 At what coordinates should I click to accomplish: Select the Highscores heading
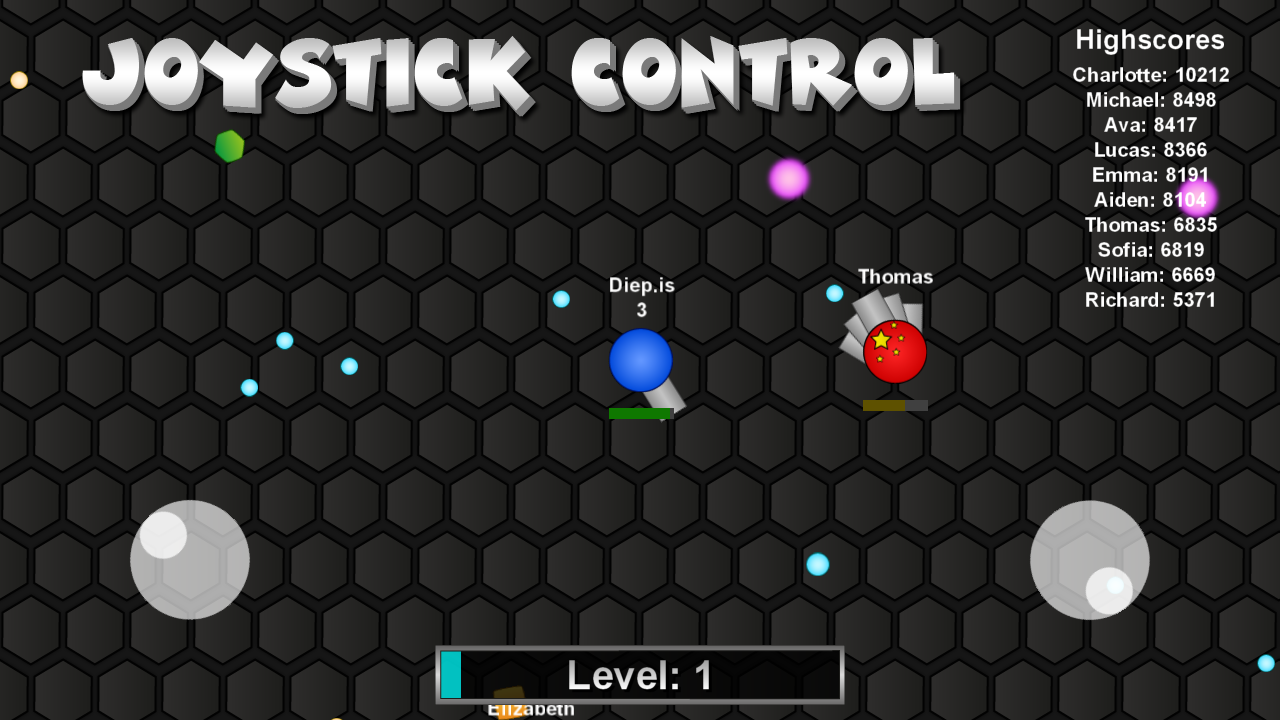pyautogui.click(x=1150, y=40)
